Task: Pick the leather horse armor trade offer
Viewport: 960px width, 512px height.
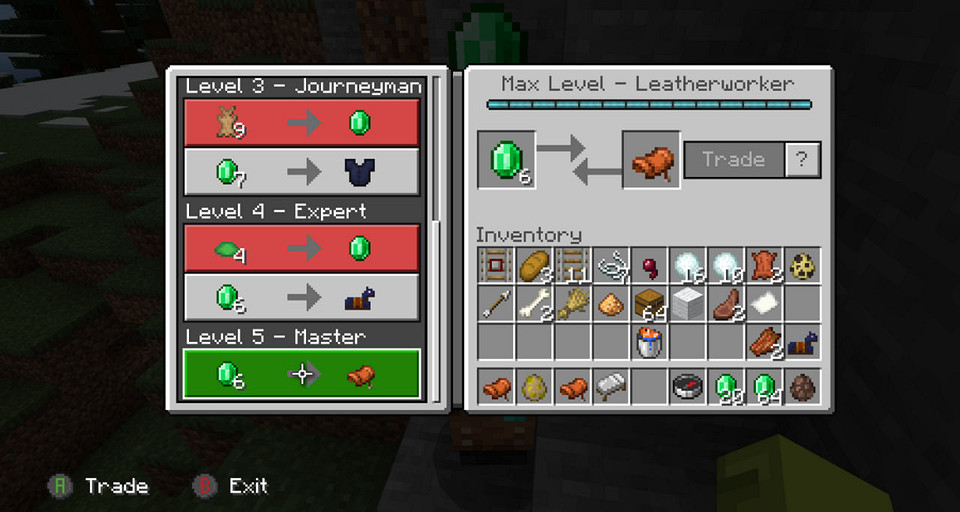Action: [x=301, y=296]
